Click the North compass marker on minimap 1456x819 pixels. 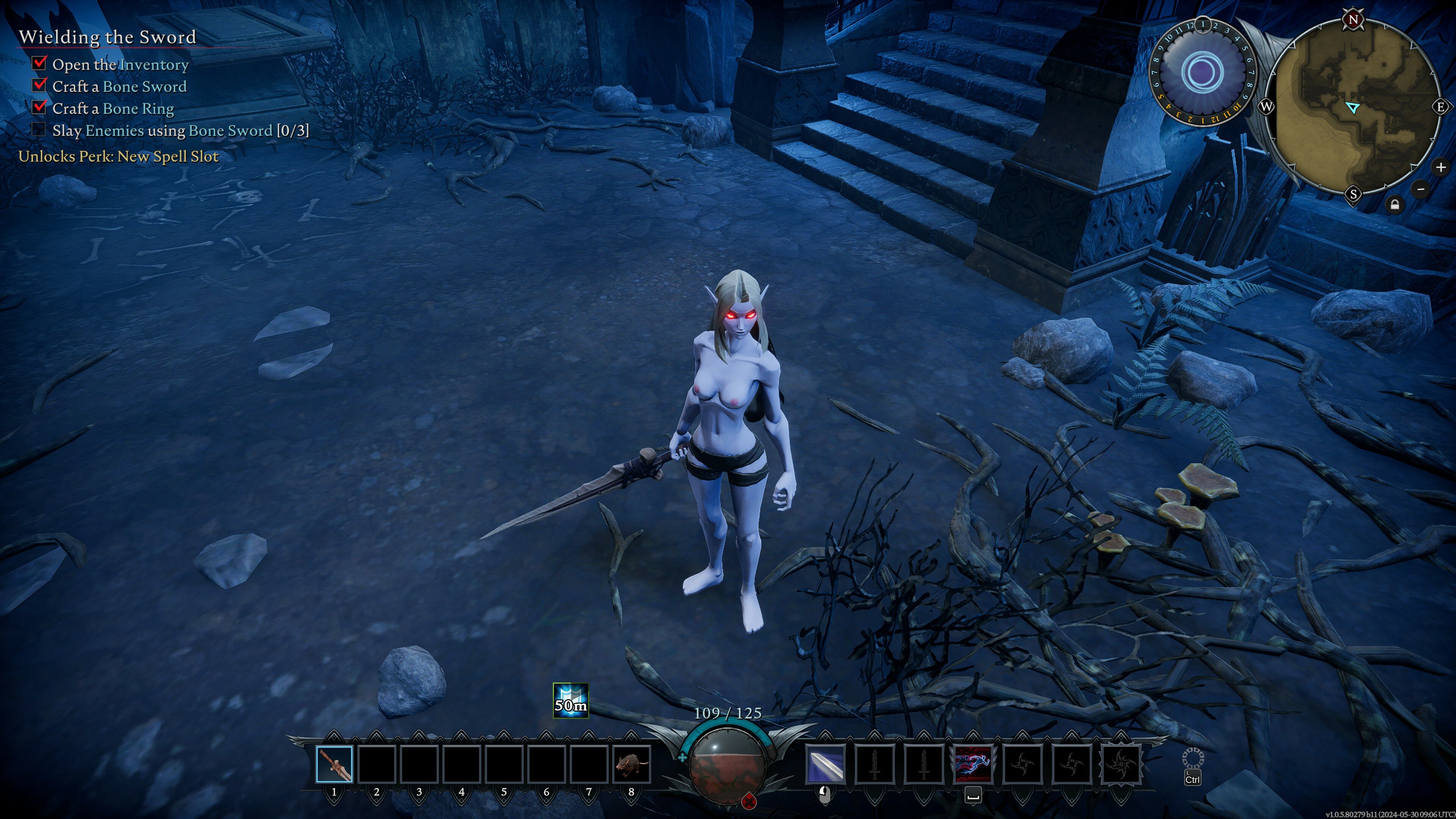pos(1353,20)
